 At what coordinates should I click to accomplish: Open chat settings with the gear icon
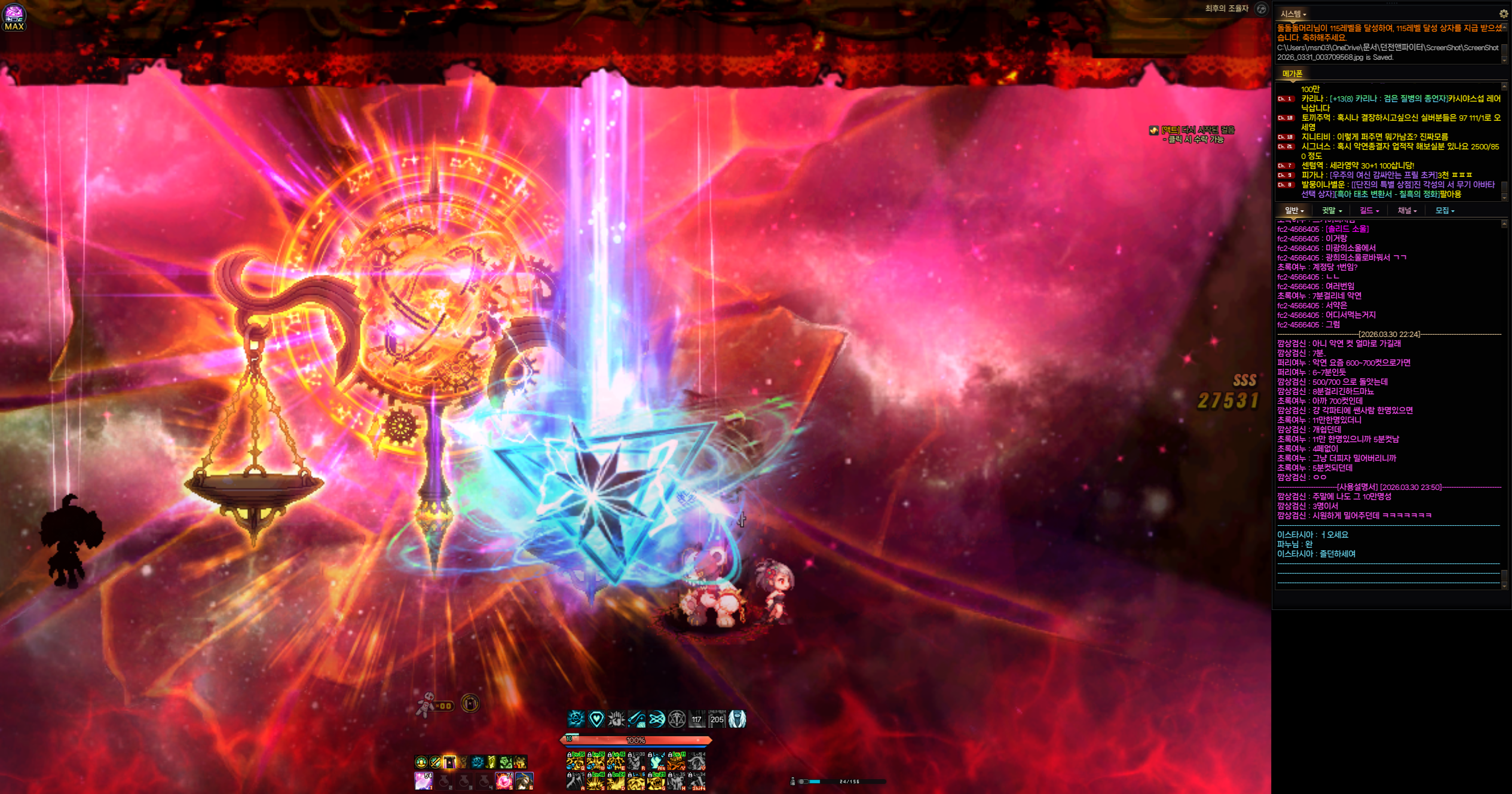[1504, 14]
